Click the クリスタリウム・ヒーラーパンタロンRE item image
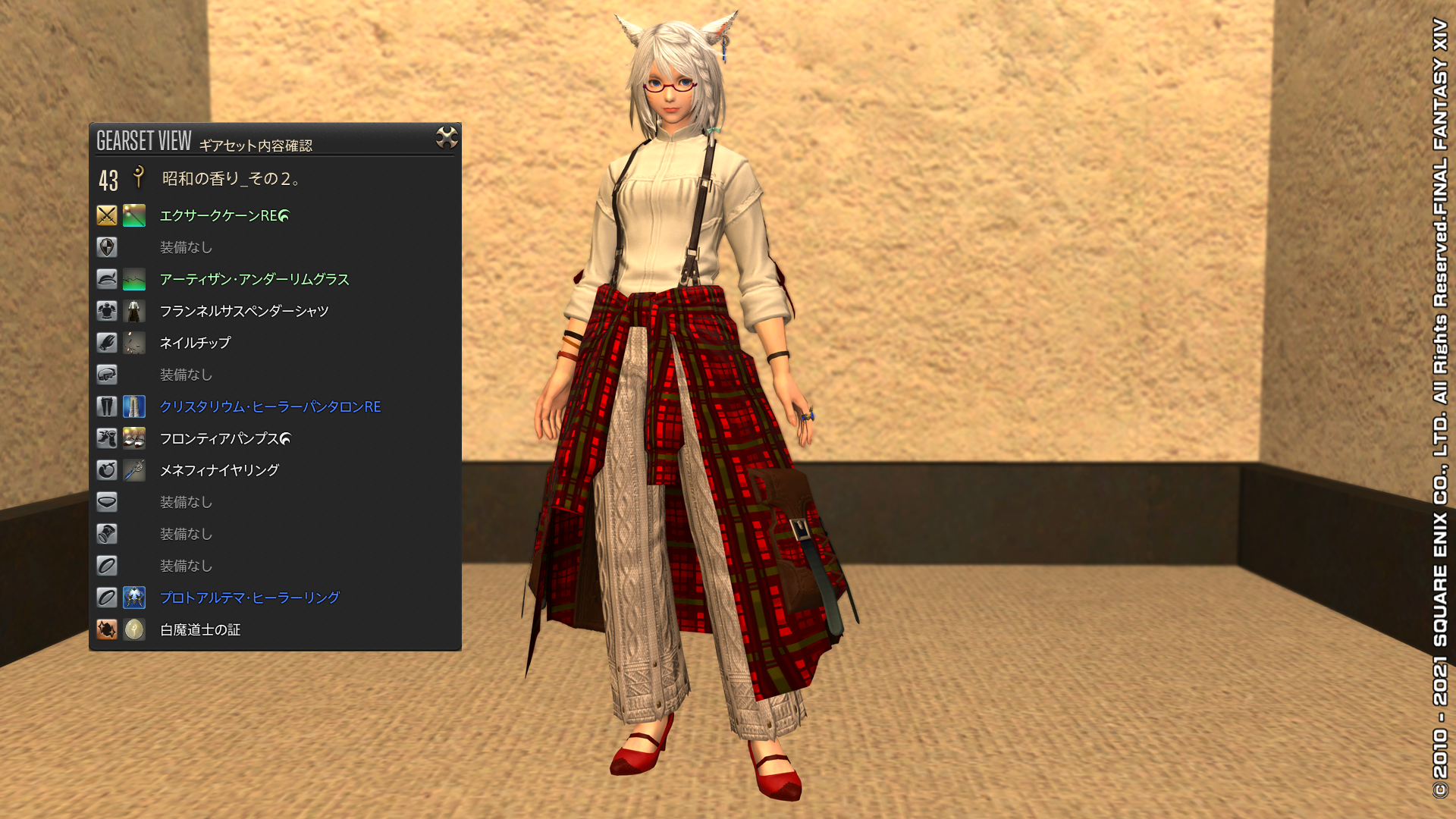 pyautogui.click(x=133, y=407)
